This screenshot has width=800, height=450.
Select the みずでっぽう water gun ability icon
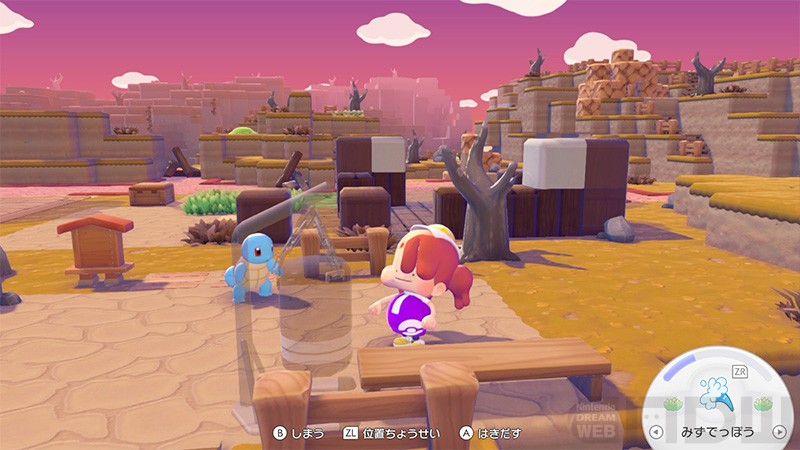714,391
